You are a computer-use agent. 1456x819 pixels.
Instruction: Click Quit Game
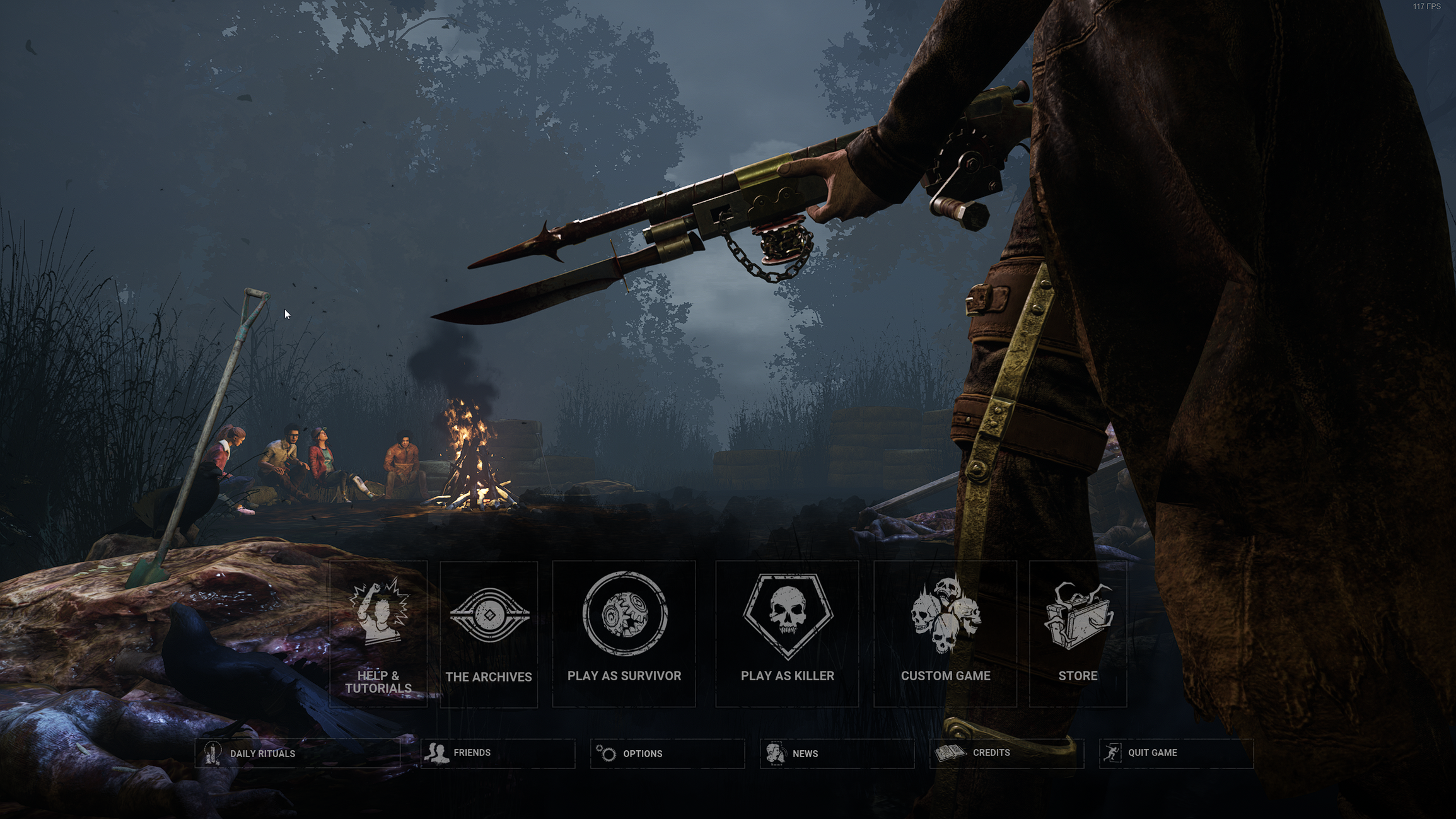coord(1152,752)
